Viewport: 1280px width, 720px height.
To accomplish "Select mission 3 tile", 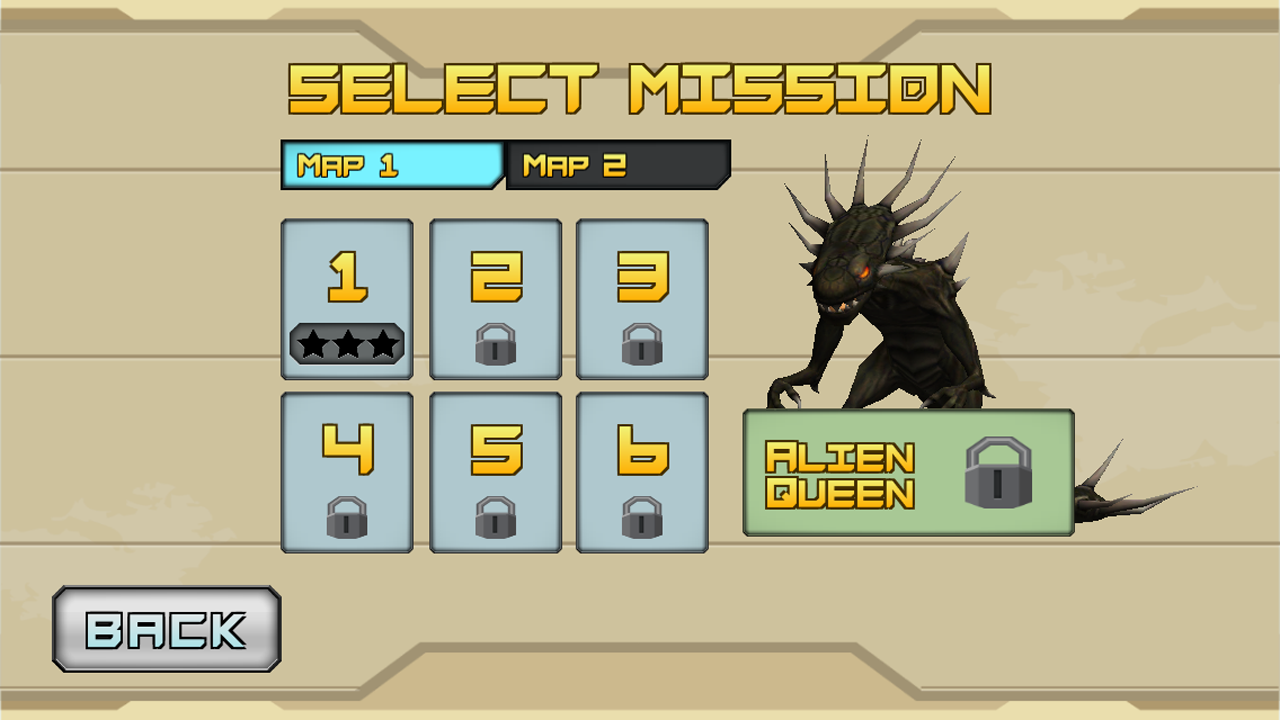I will [642, 297].
